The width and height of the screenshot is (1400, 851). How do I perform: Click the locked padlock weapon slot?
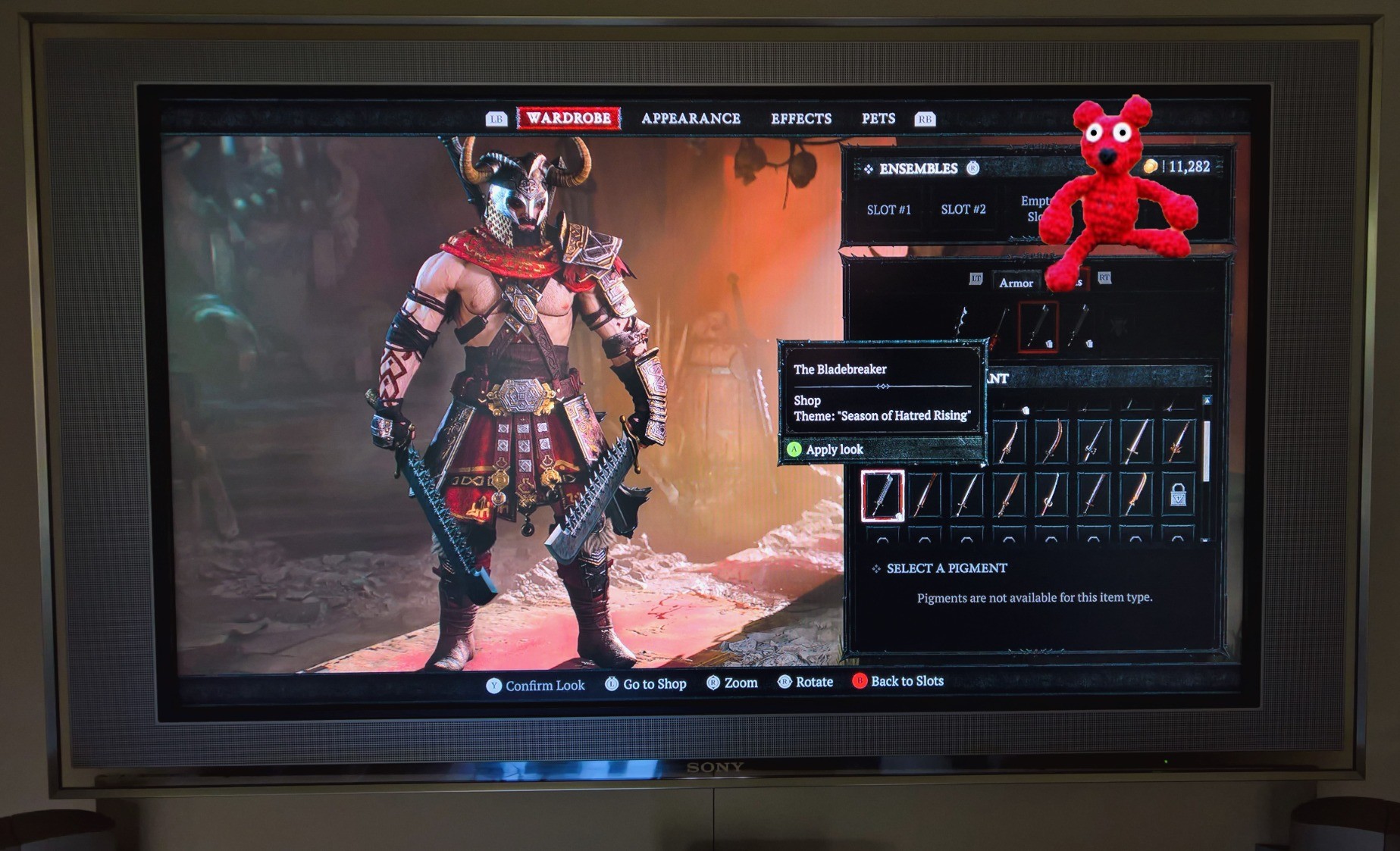[1178, 496]
